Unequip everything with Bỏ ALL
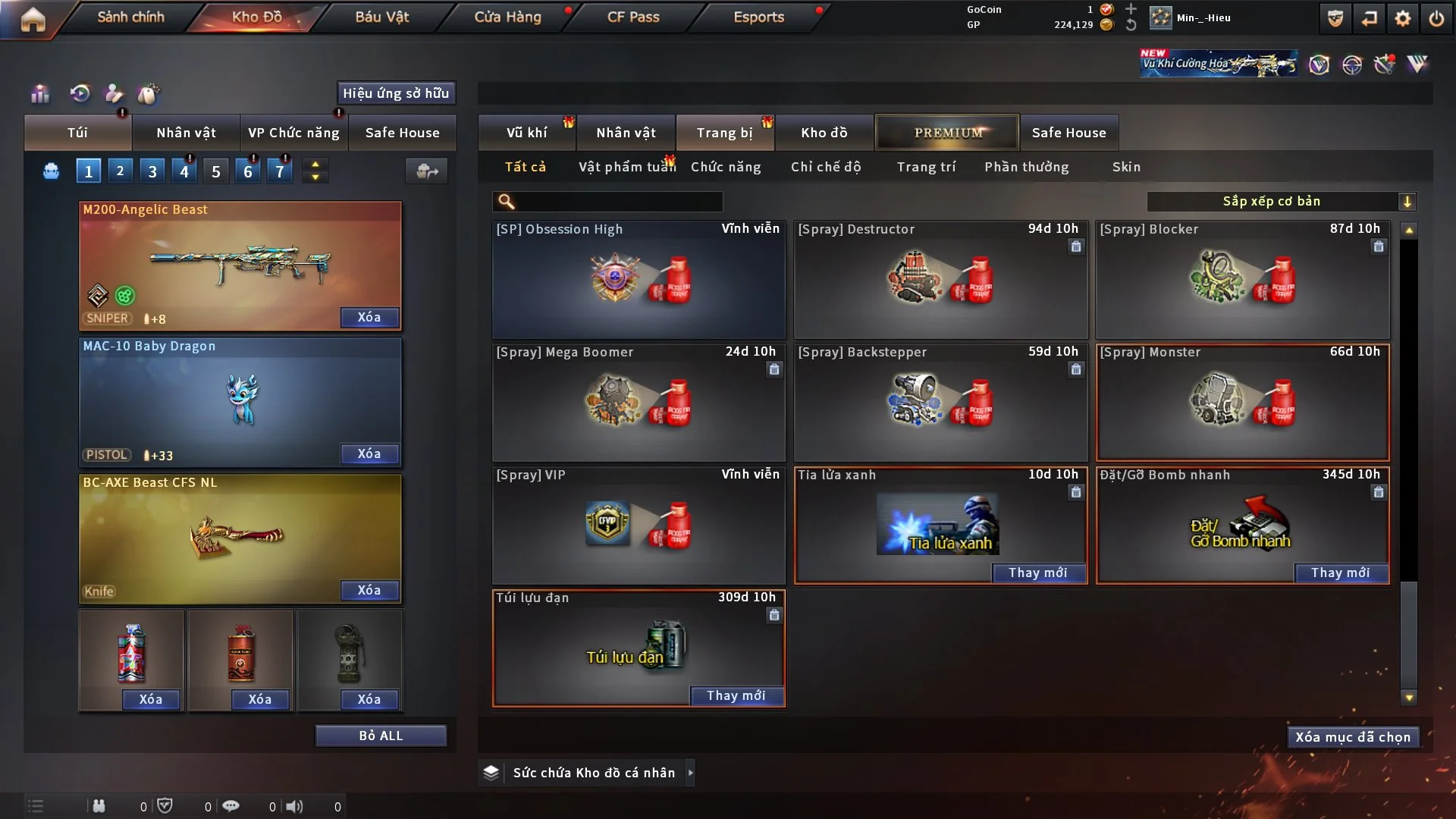 [x=381, y=736]
